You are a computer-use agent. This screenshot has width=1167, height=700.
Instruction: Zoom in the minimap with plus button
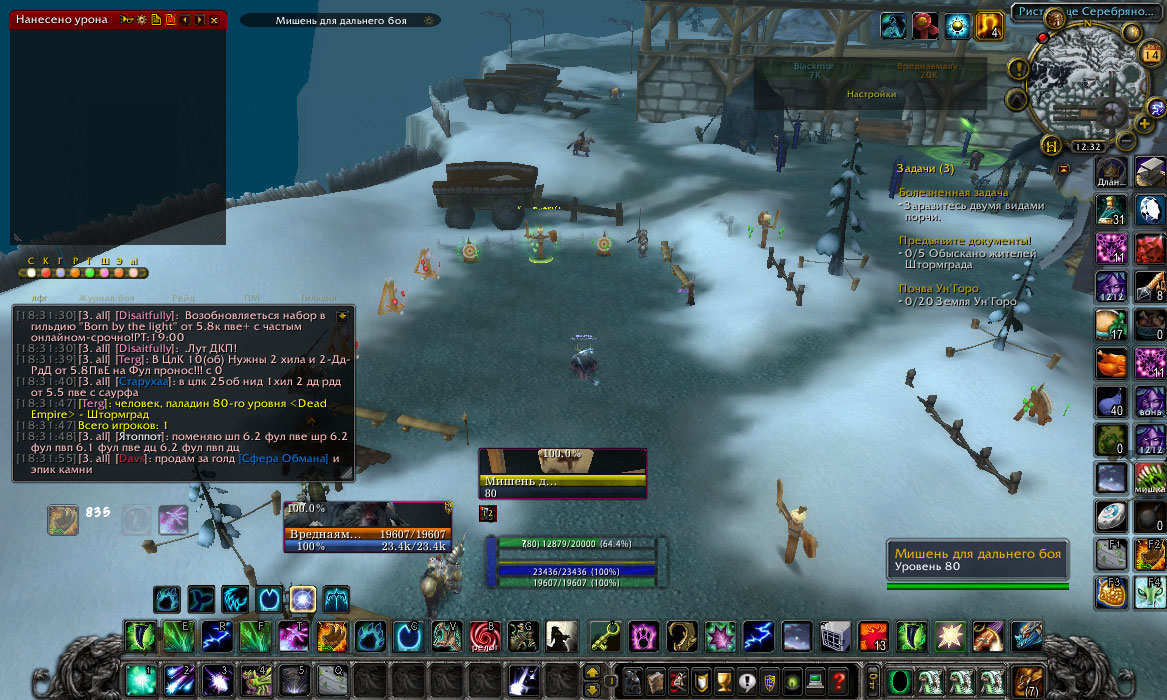click(1144, 123)
